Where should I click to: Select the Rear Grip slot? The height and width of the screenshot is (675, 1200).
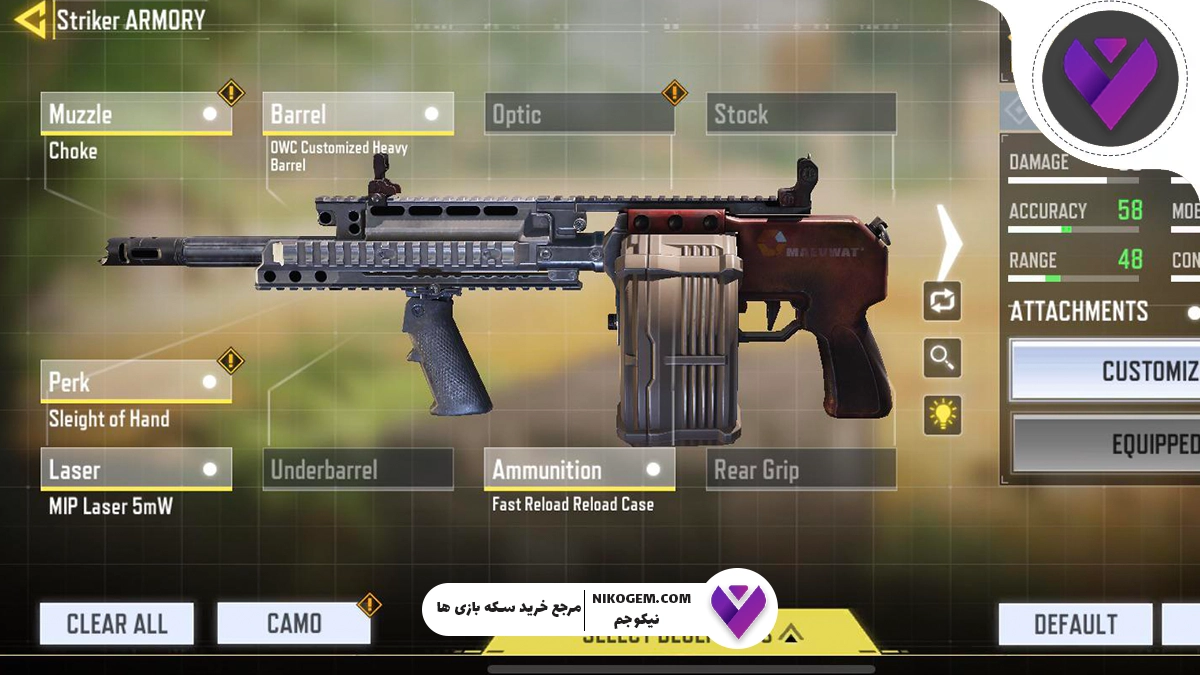click(x=800, y=469)
